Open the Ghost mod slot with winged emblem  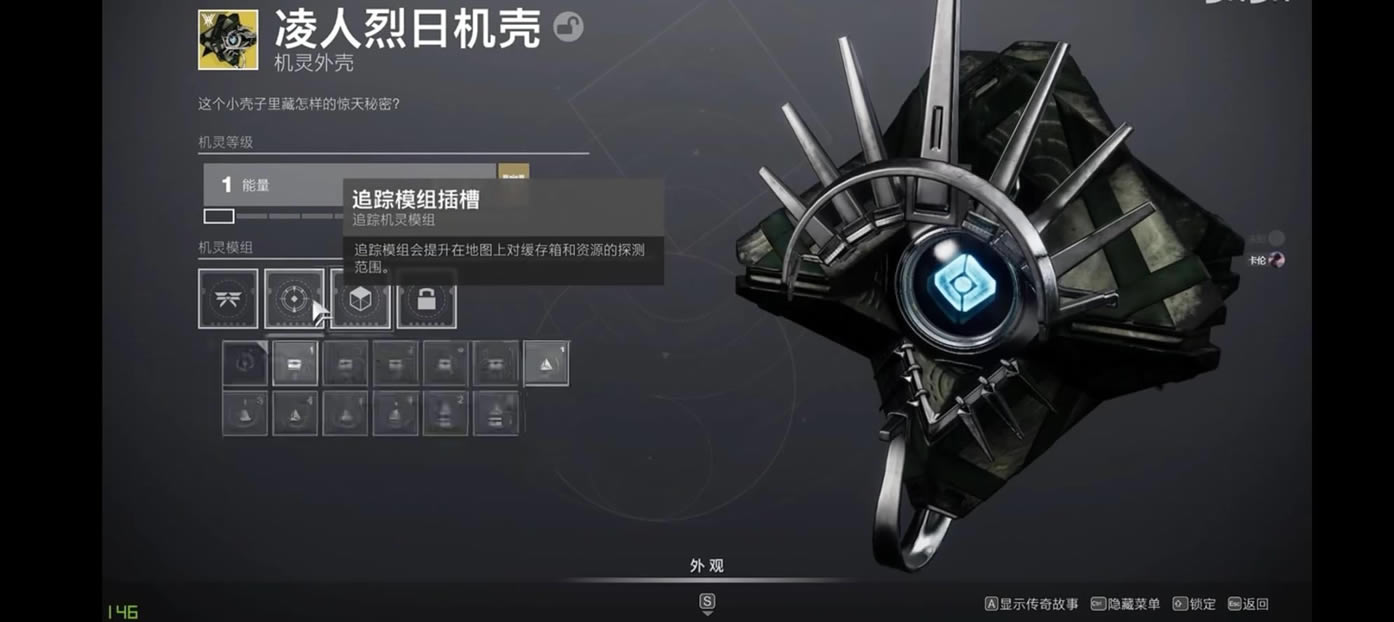pos(228,298)
